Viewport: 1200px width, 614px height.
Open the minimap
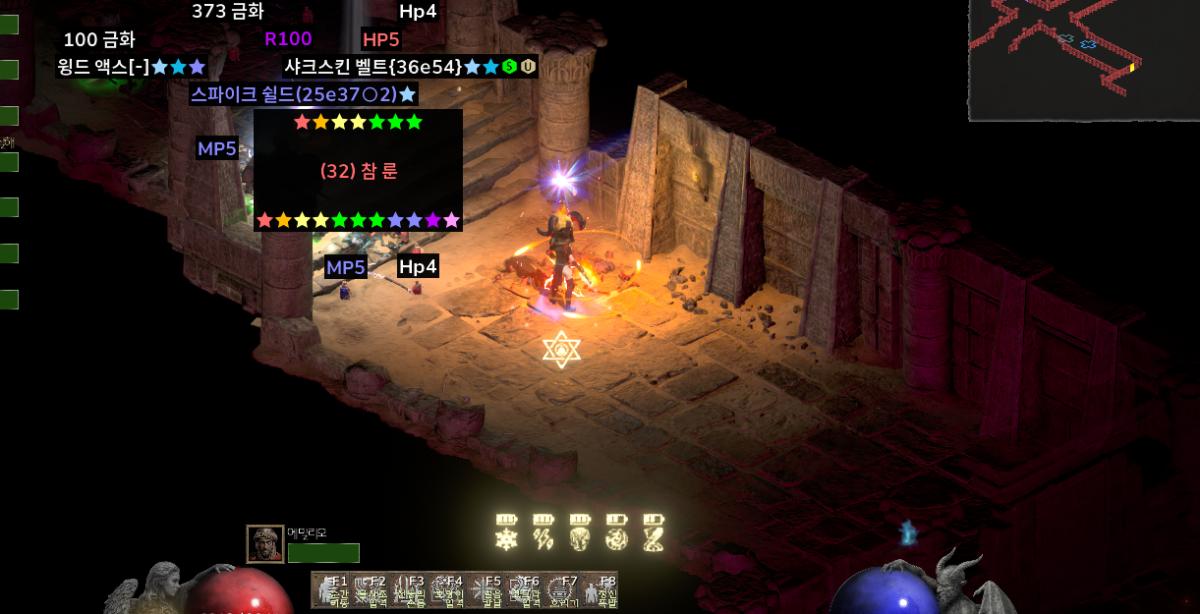pos(1083,59)
